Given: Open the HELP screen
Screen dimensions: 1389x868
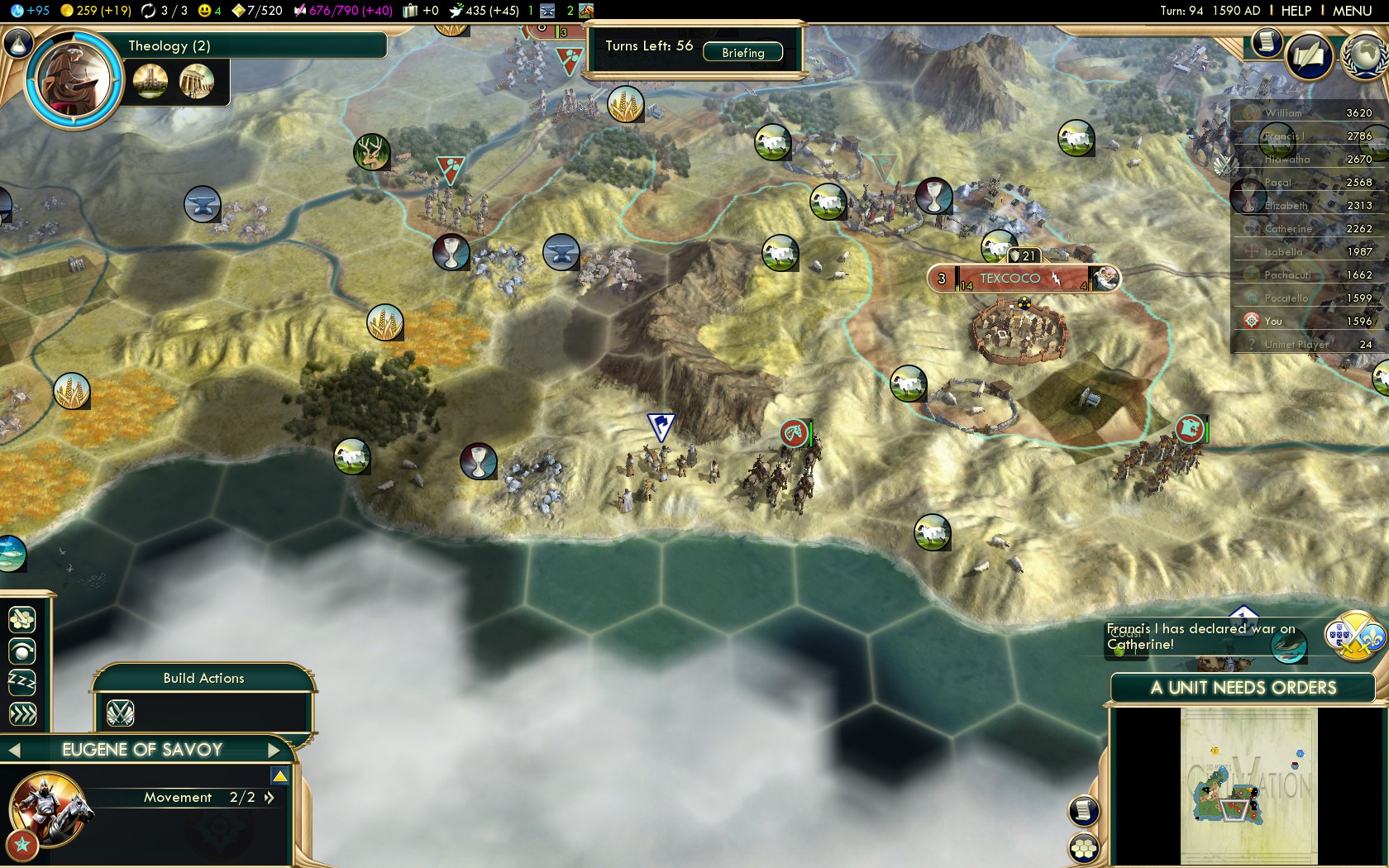Looking at the screenshot, I should point(1296,11).
